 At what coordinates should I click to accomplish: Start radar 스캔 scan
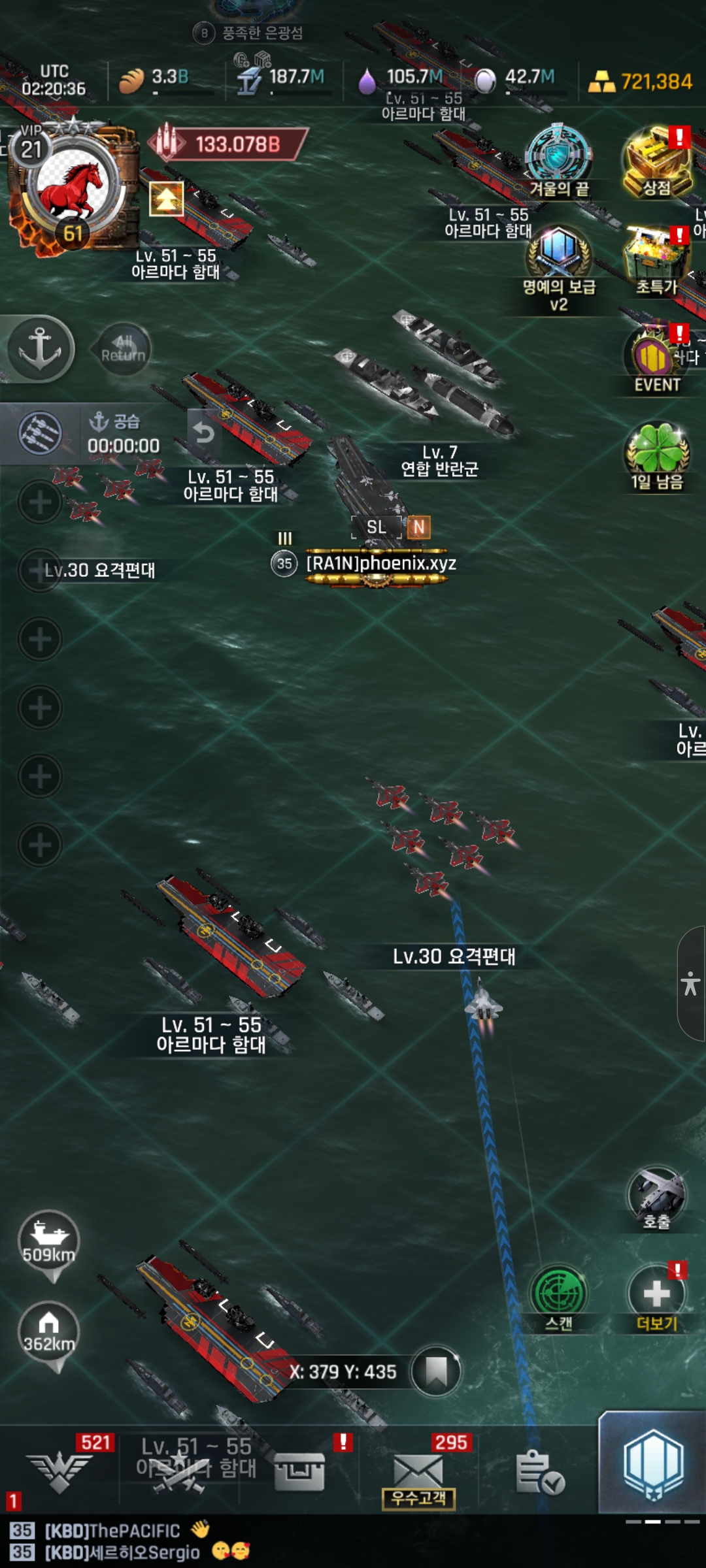[559, 1295]
